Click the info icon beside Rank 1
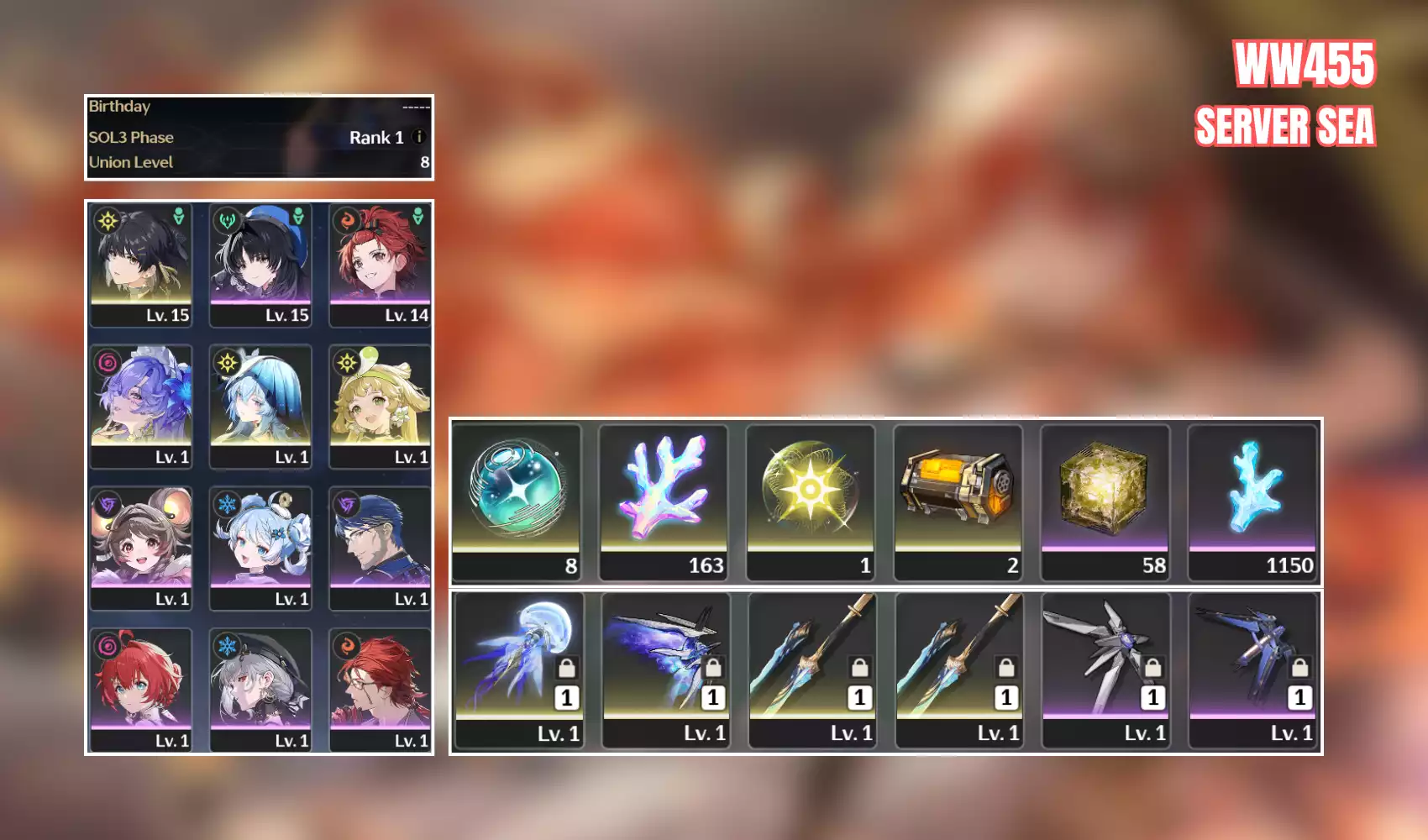This screenshot has width=1428, height=840. tap(419, 137)
